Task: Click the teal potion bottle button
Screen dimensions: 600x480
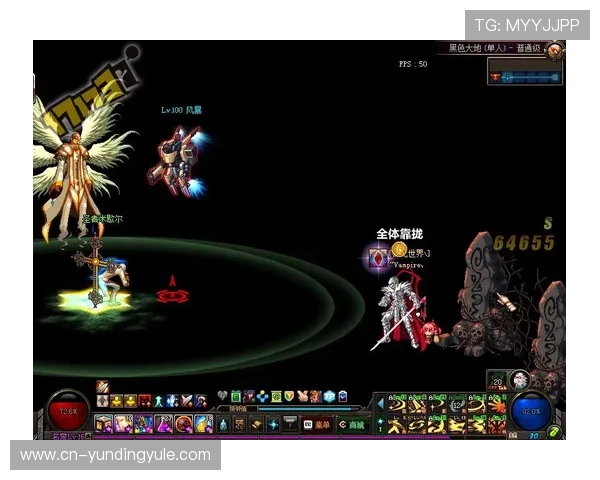Action: [223, 425]
